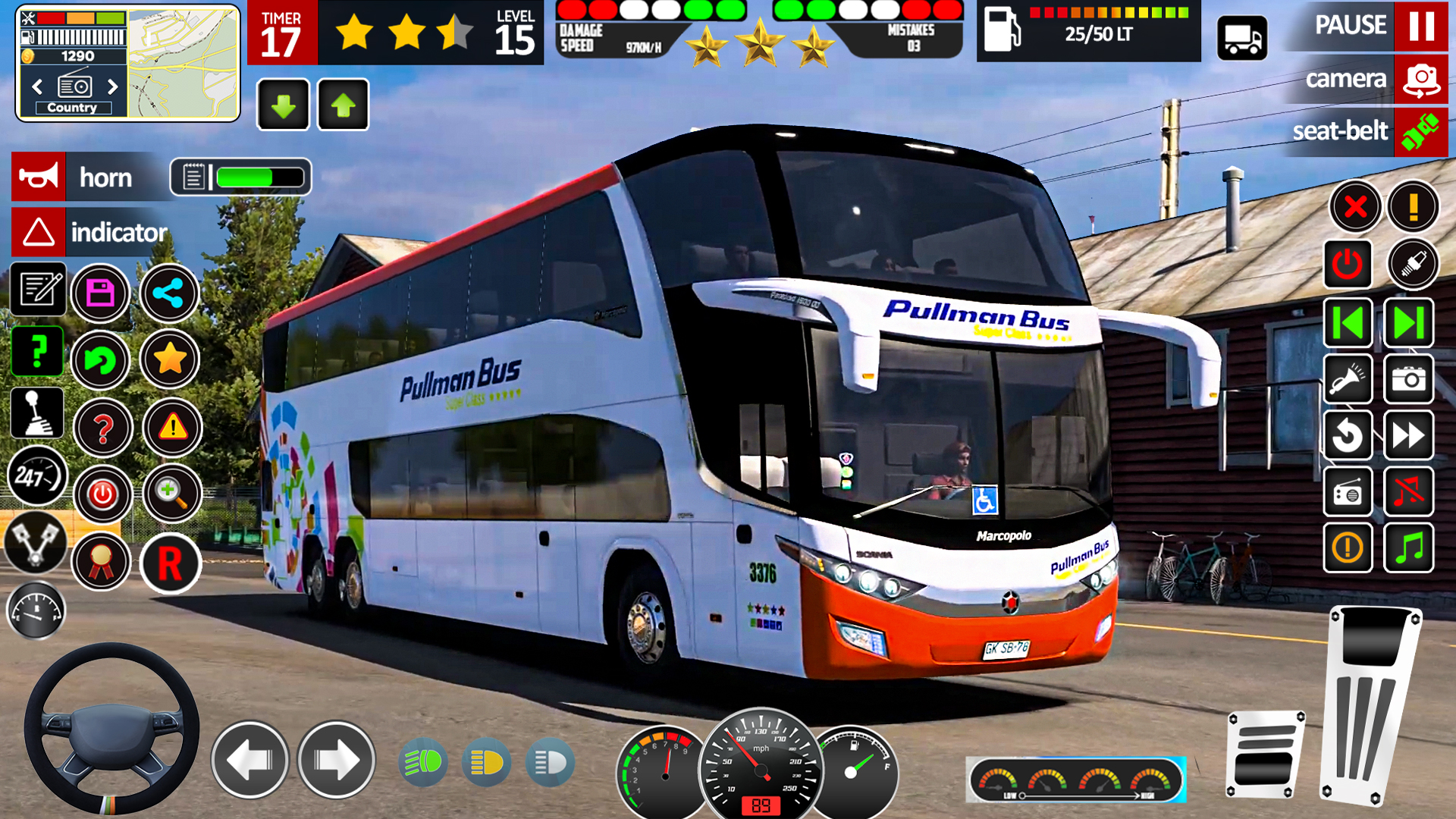Screen dimensions: 1456x819
Task: Open the blue share icon
Action: click(x=168, y=293)
